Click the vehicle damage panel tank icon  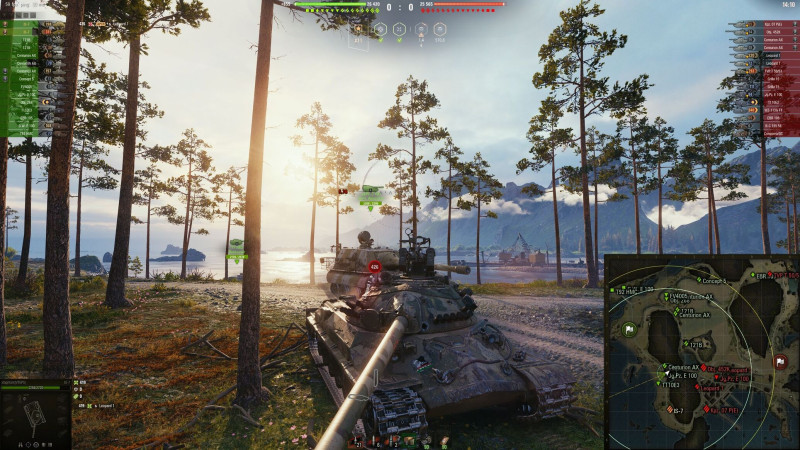(x=35, y=413)
